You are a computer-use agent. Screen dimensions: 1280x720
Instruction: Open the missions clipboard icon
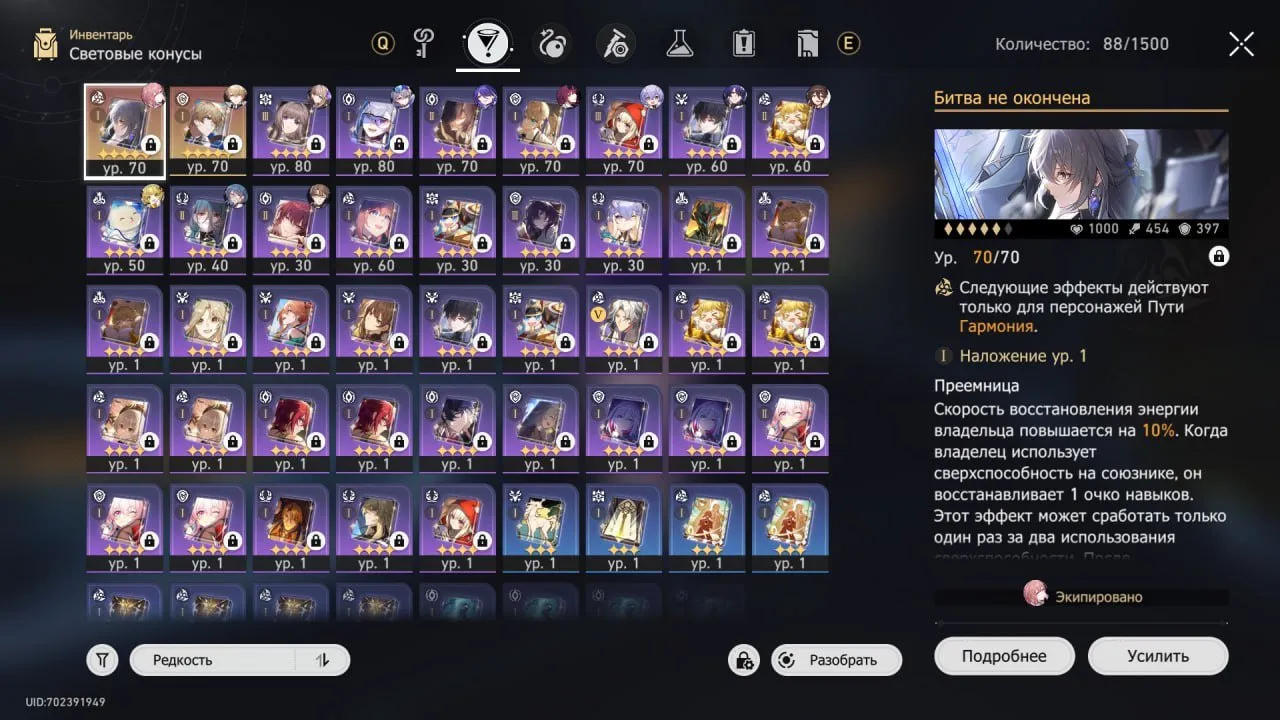pyautogui.click(x=743, y=43)
